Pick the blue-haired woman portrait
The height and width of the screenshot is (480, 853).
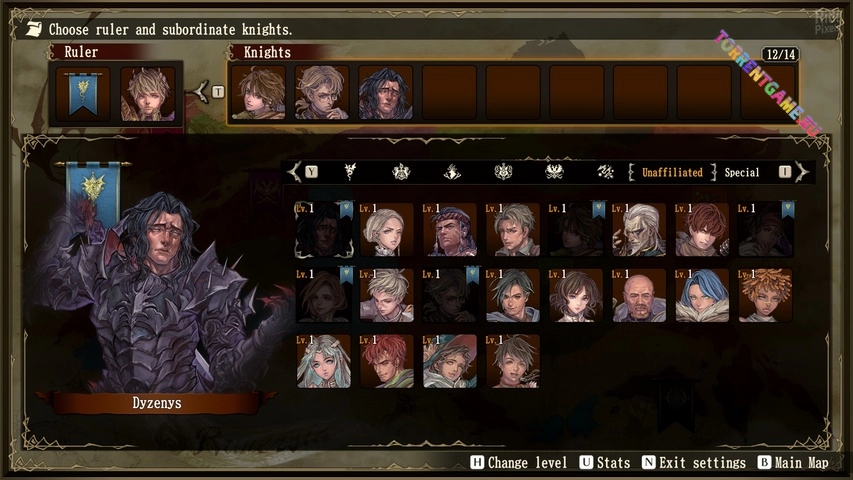pyautogui.click(x=702, y=295)
